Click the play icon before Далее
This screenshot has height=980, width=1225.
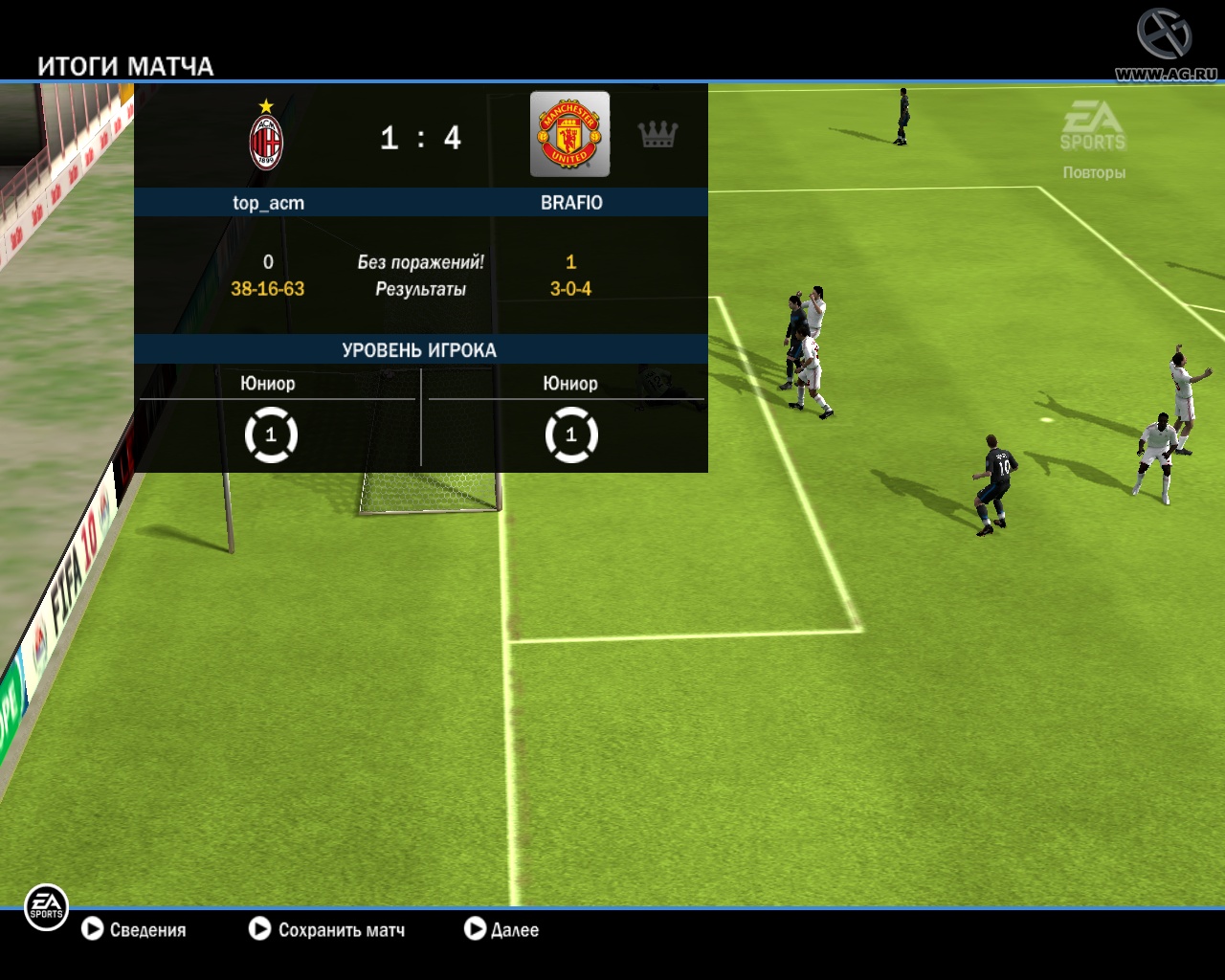[475, 929]
